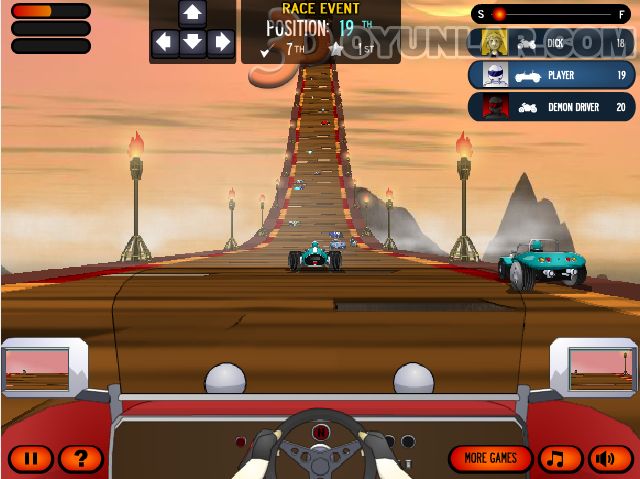The image size is (640, 479).
Task: Click the right arrow control
Action: click(221, 43)
